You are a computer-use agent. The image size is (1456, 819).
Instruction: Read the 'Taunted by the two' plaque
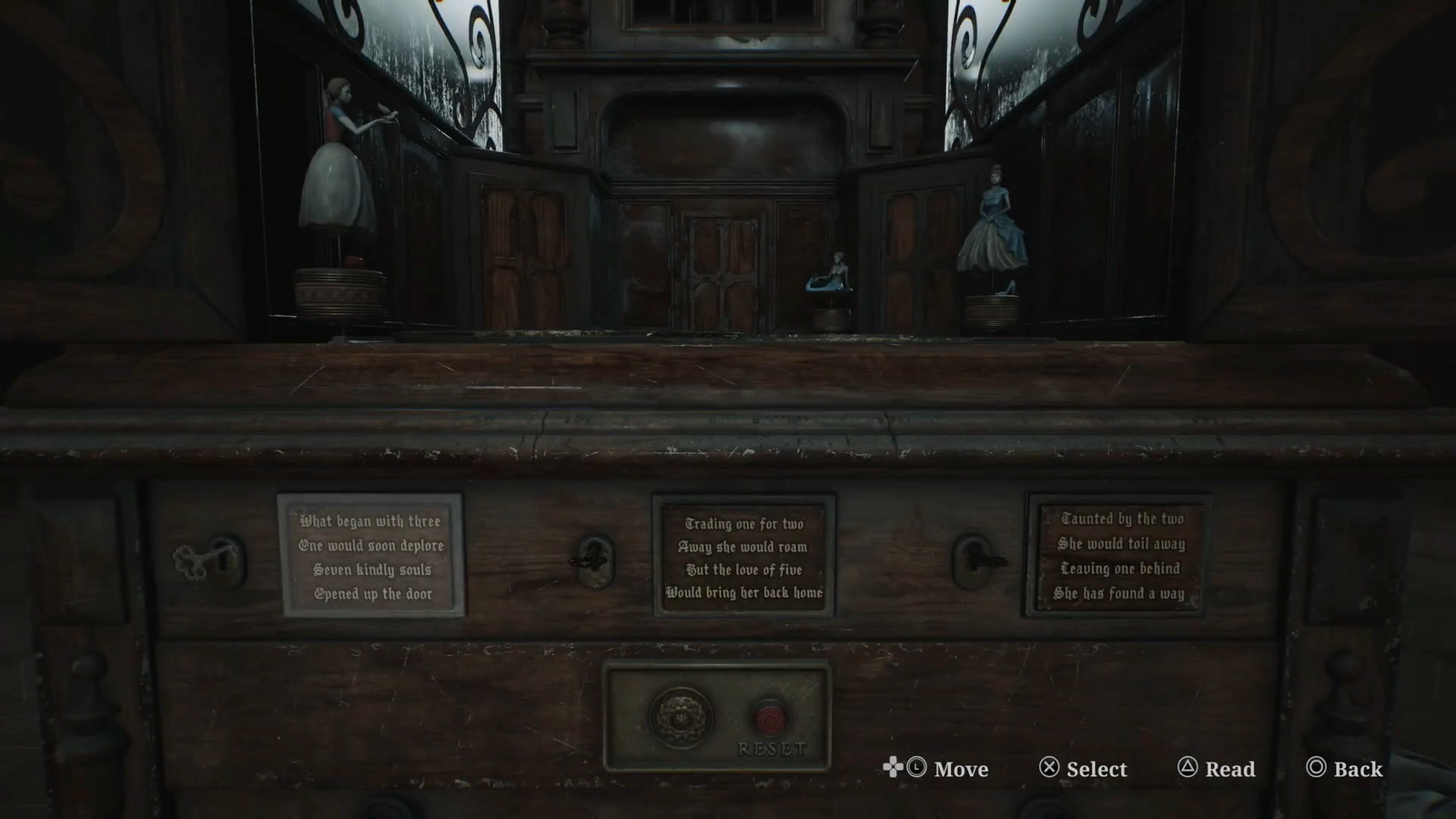pyautogui.click(x=1121, y=557)
